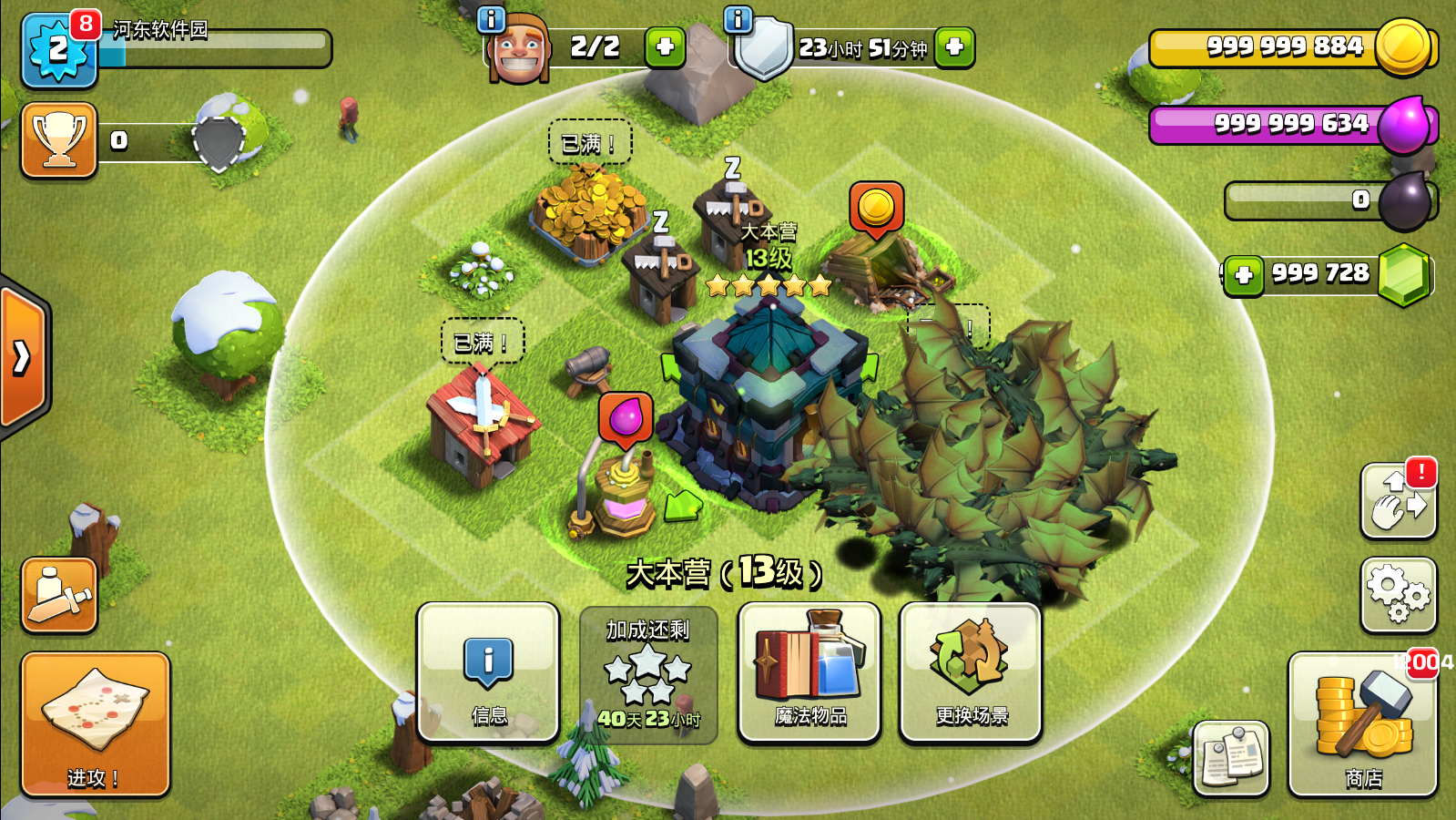1456x820 pixels.
Task: Open the 商店 shop
Action: pyautogui.click(x=1362, y=724)
